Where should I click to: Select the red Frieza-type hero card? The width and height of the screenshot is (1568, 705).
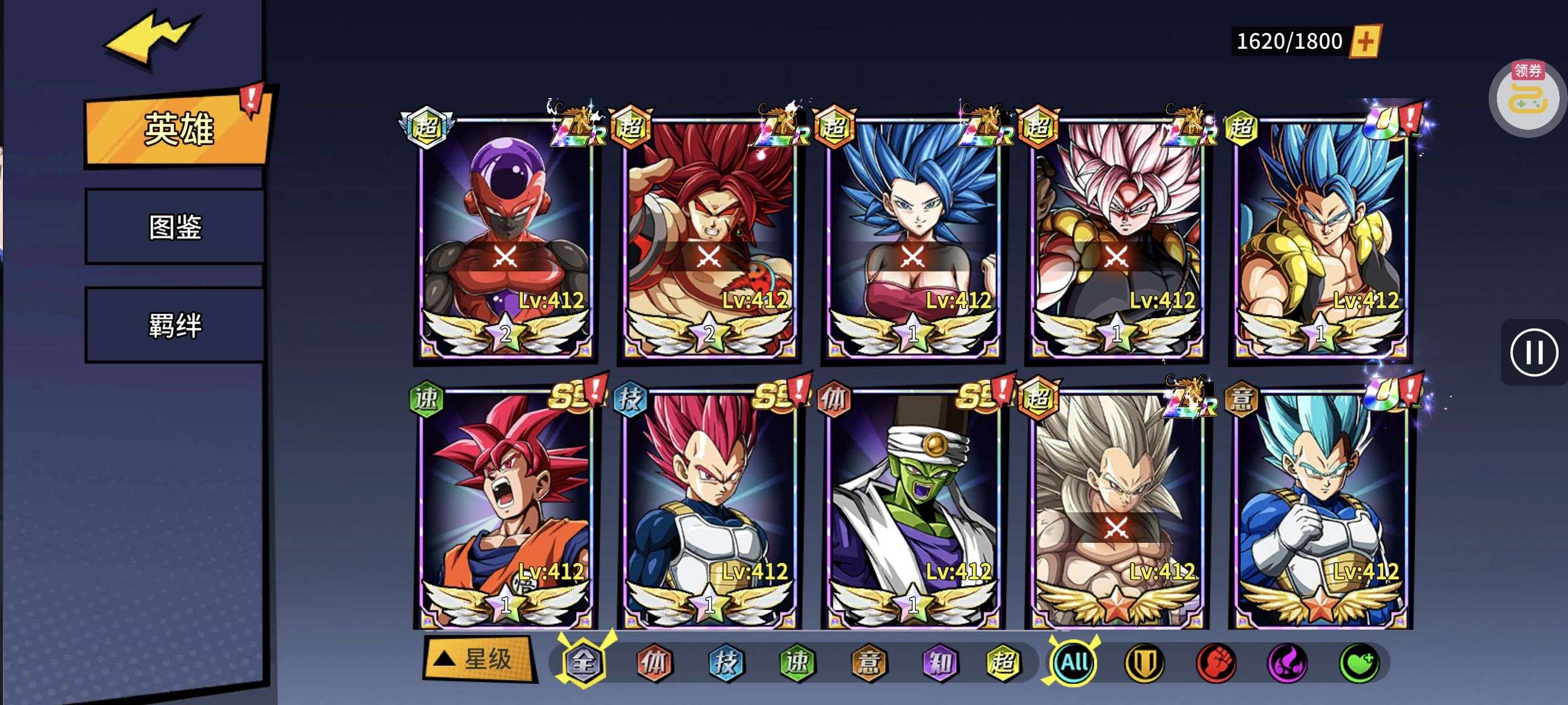tap(505, 237)
